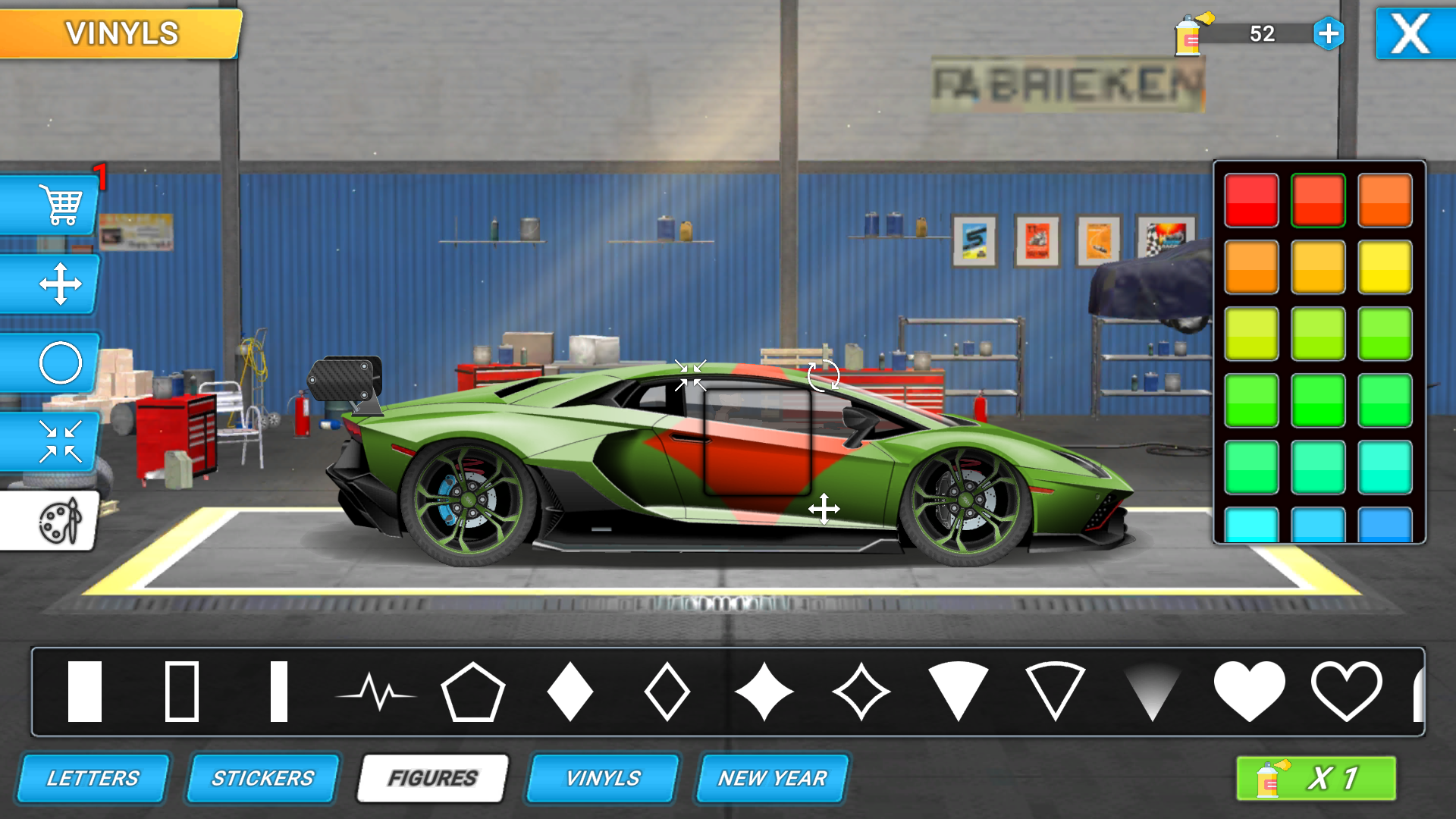
Task: Click the spray can currency icon
Action: pos(1188,34)
